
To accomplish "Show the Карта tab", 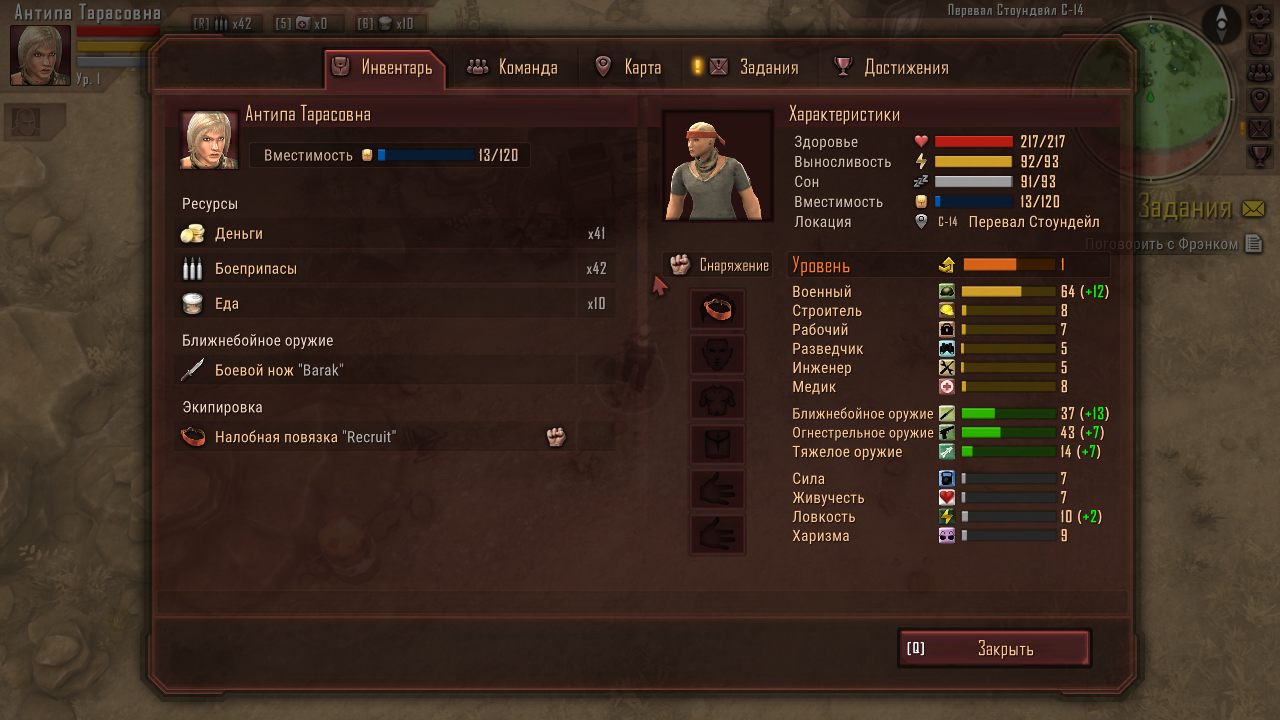I will [628, 68].
